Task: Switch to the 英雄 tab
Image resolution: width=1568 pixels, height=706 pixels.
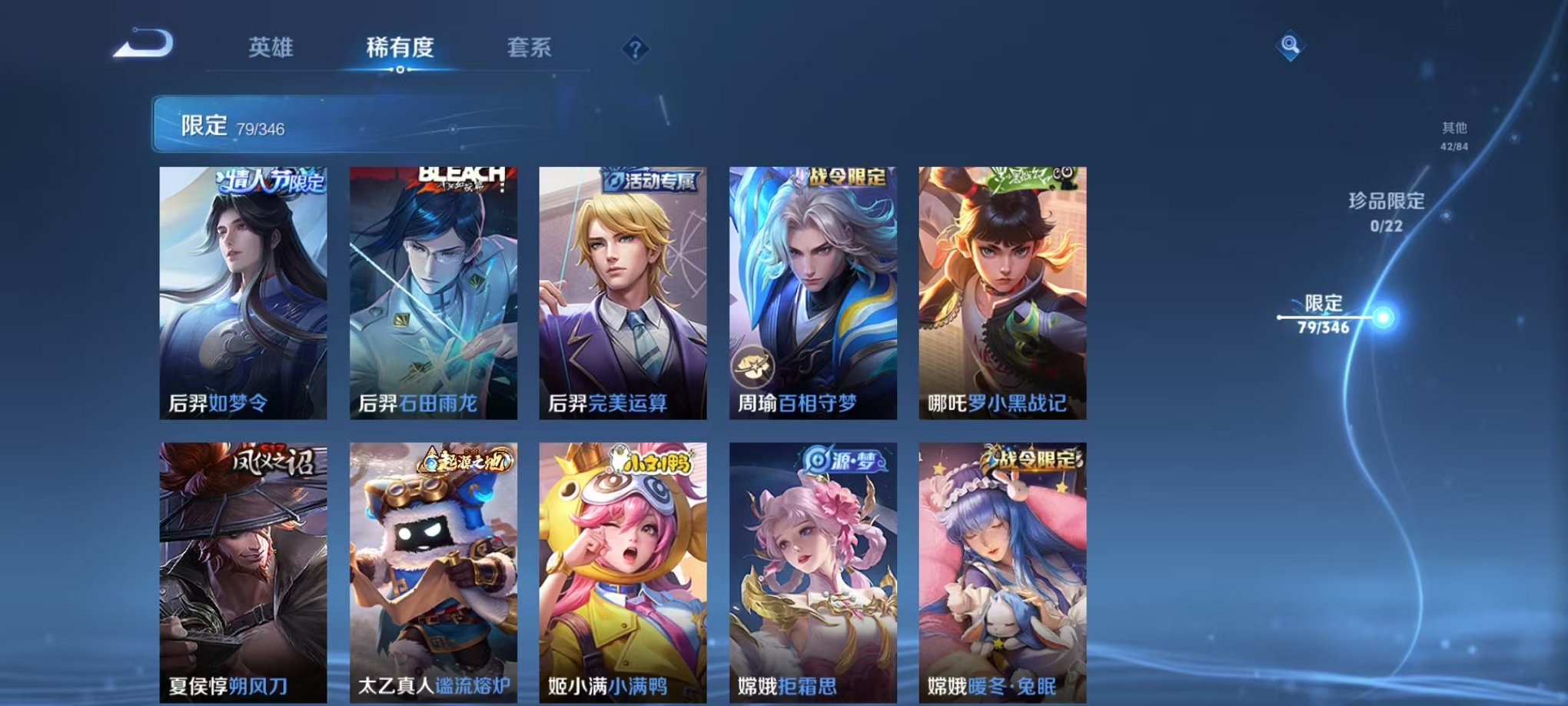Action: [x=271, y=48]
